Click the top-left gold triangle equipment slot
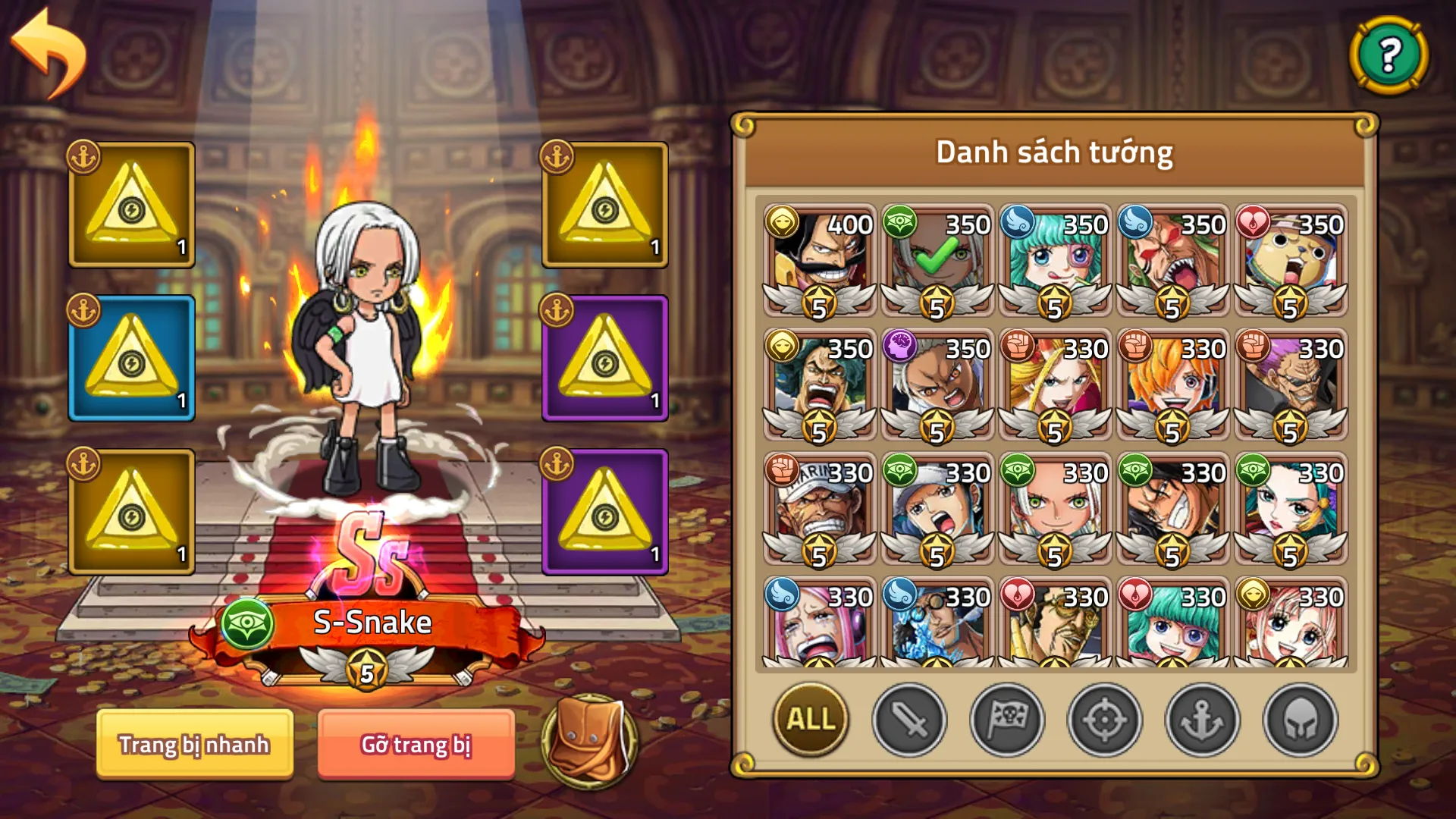Screen dimensions: 1456x819 point(130,203)
